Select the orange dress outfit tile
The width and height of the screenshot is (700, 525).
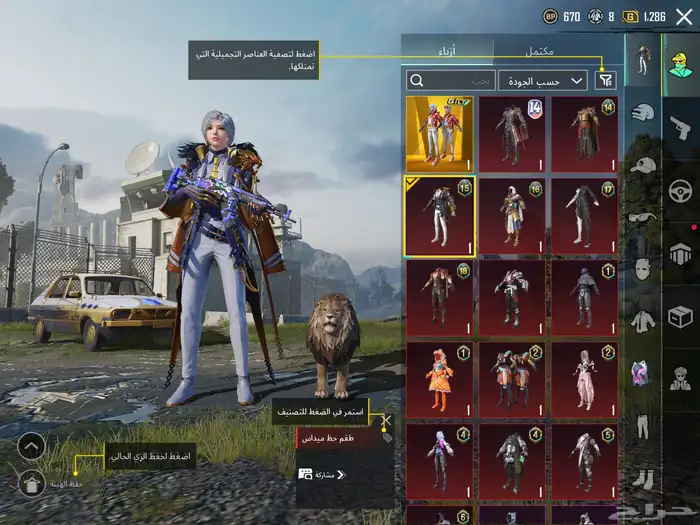[439, 380]
